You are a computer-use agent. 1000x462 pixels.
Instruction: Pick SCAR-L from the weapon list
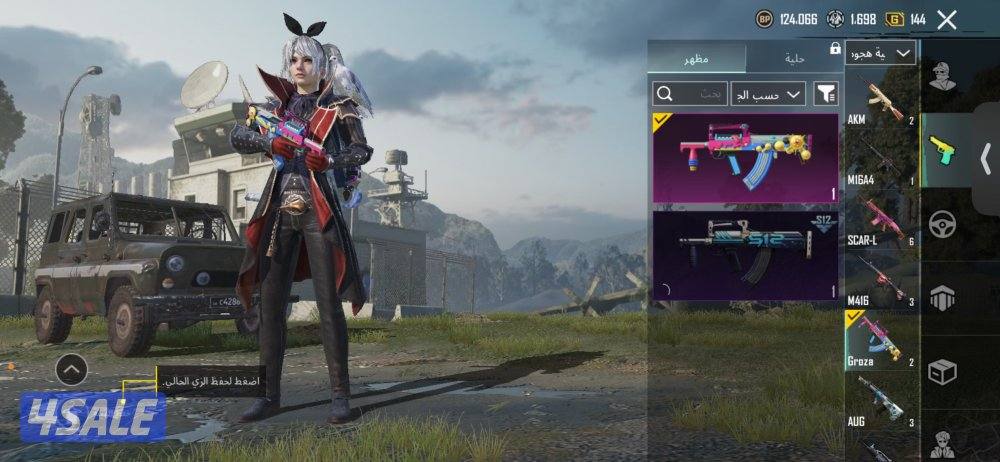(881, 221)
